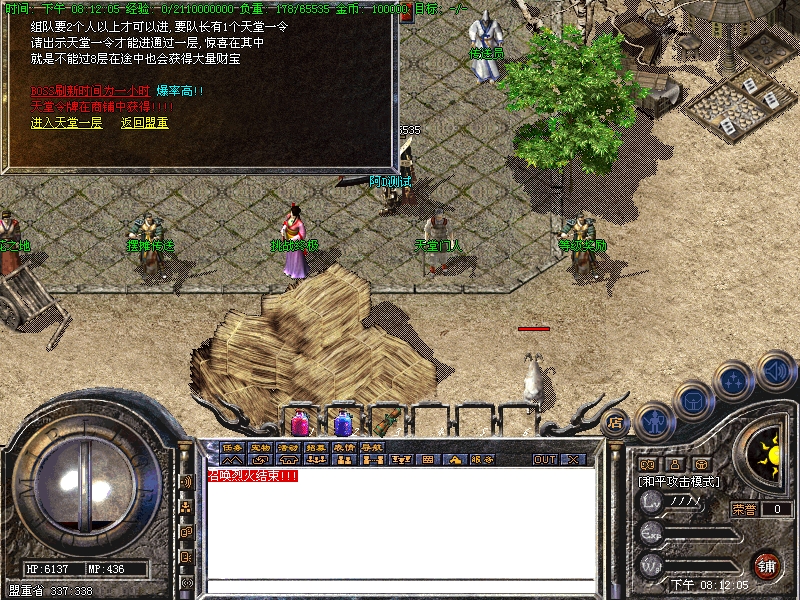Open the red 铺 stall button

pyautogui.click(x=767, y=564)
